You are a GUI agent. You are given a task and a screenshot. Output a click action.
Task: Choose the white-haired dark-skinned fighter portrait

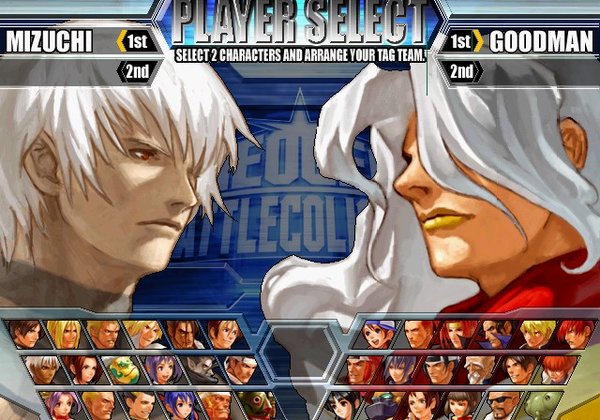click(41, 368)
